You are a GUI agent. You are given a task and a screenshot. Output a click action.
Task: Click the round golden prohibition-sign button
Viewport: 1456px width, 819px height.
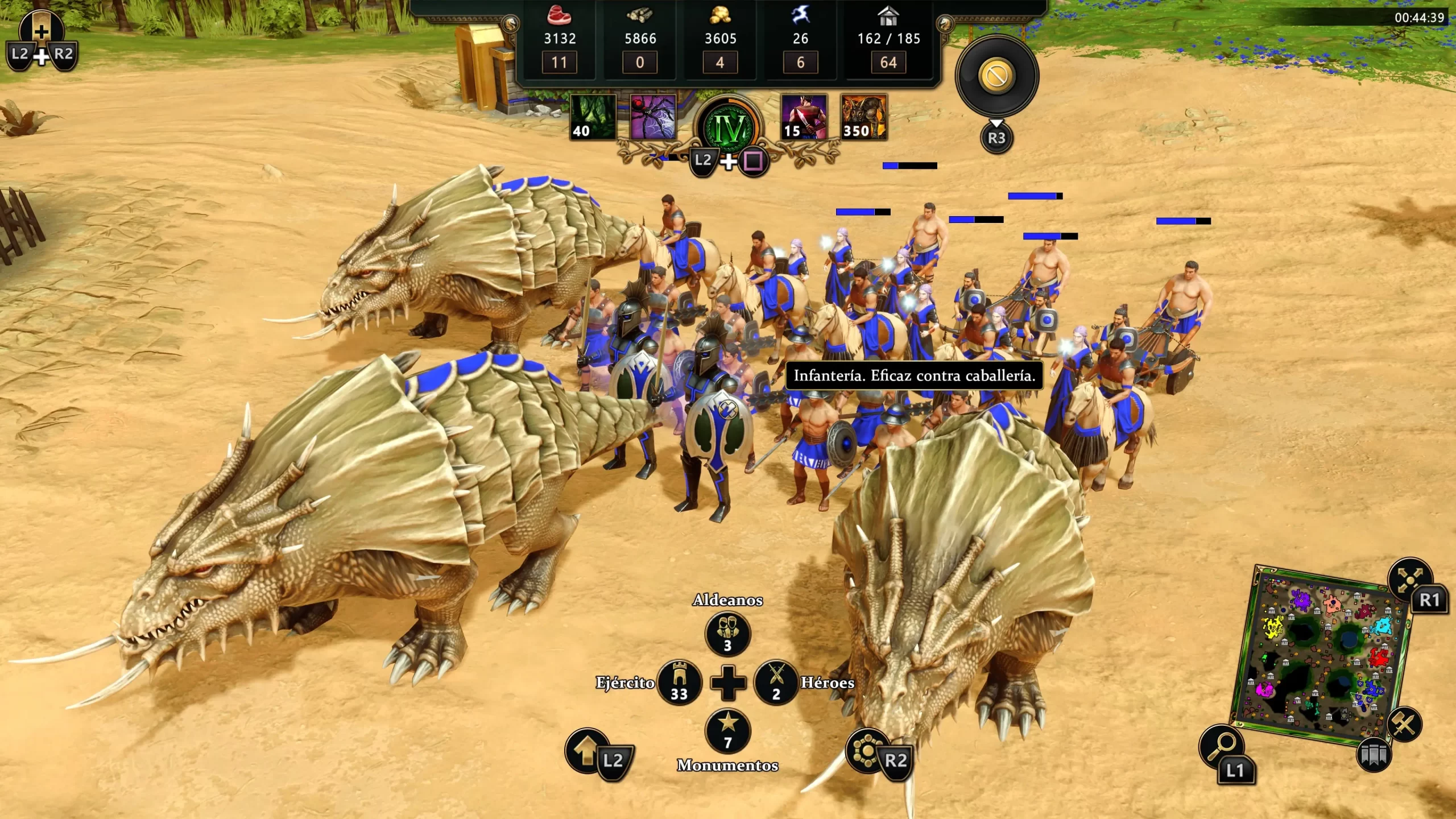click(x=996, y=76)
